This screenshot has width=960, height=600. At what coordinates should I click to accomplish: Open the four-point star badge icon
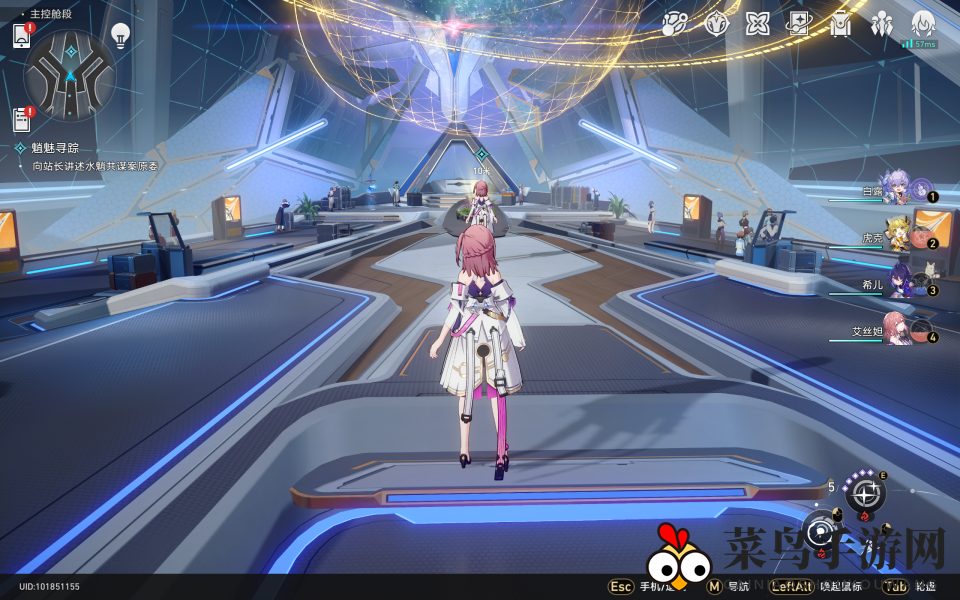click(x=716, y=24)
